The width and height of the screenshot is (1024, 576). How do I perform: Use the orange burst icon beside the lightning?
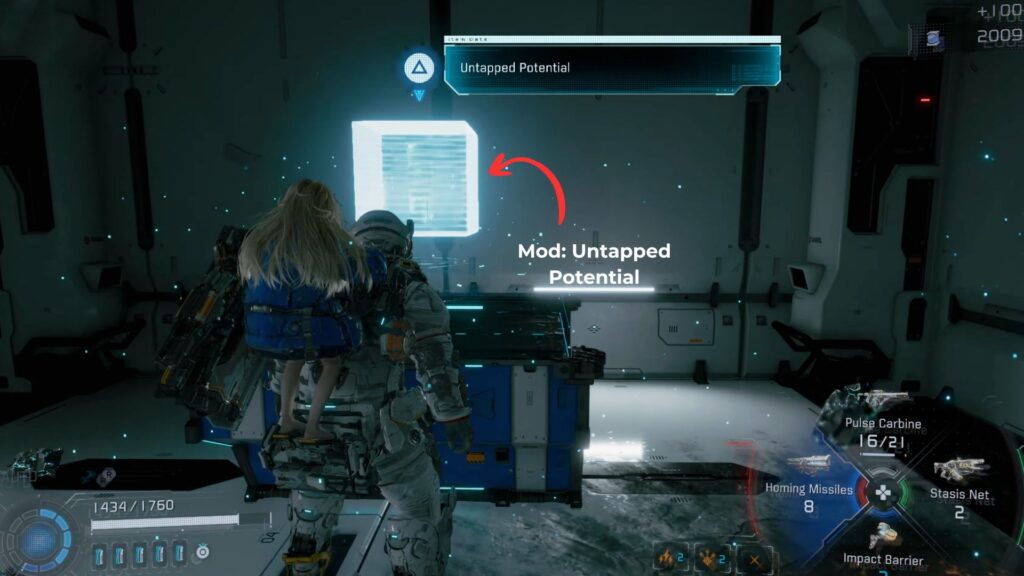pos(709,558)
